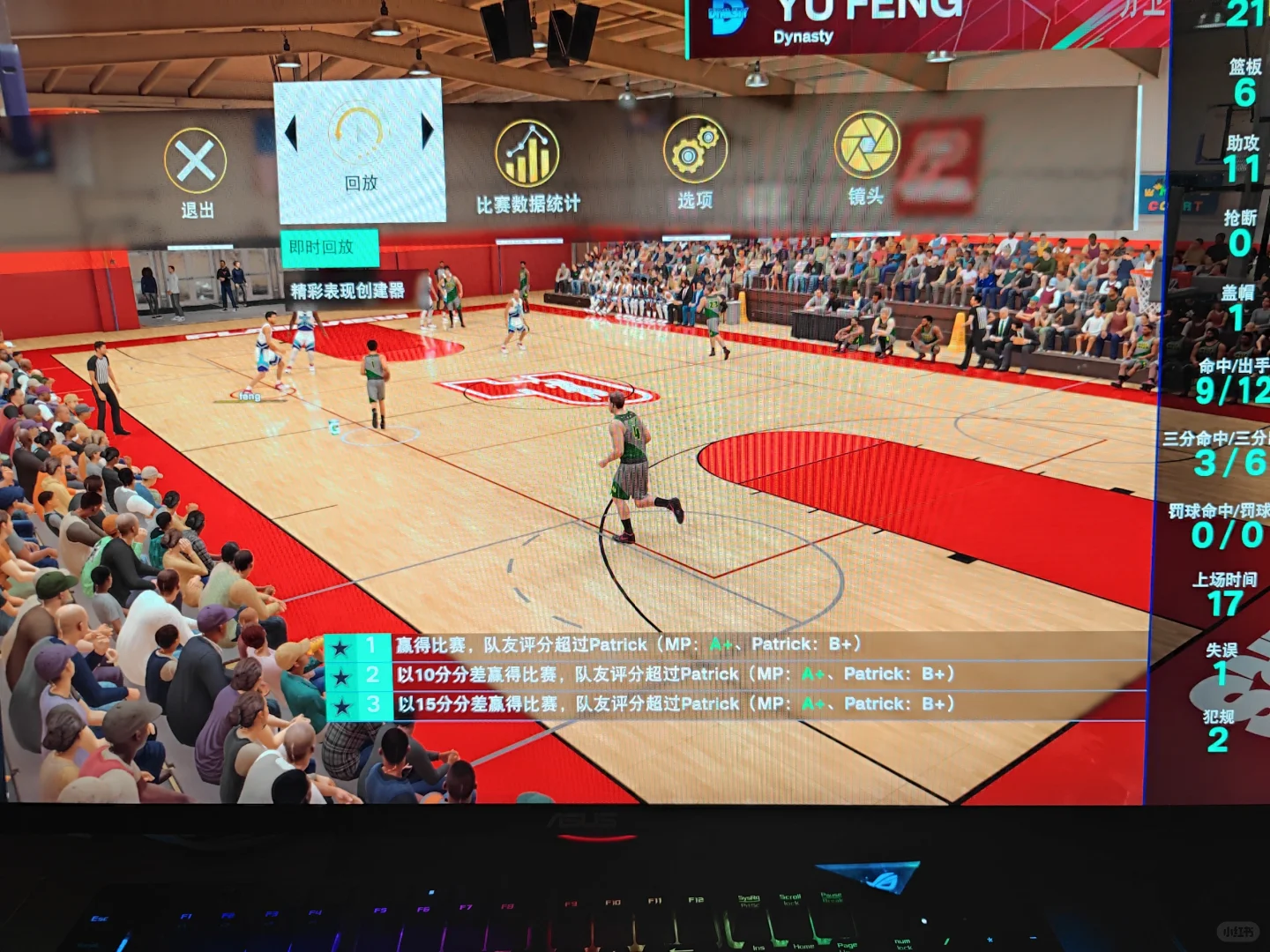
Task: Click the X icon above 退出
Action: 196,159
